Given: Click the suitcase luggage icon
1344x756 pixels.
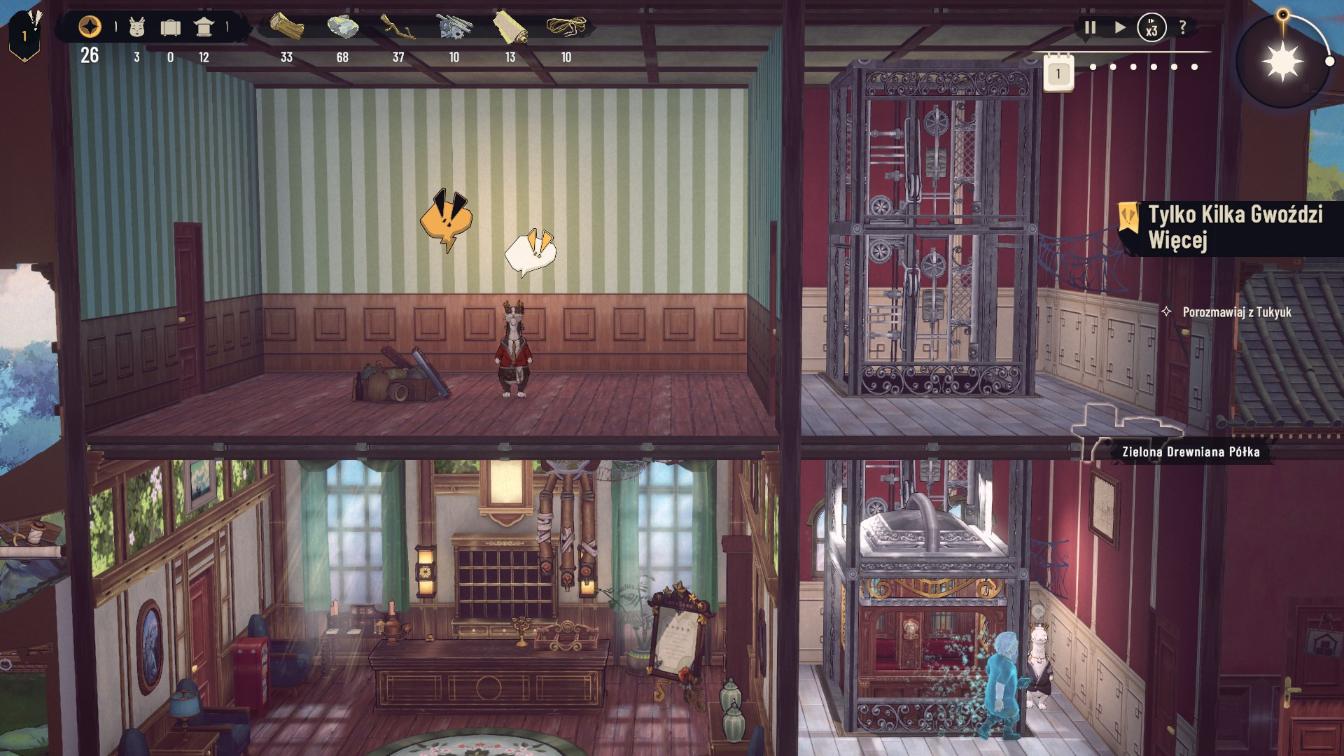Looking at the screenshot, I should tap(170, 27).
